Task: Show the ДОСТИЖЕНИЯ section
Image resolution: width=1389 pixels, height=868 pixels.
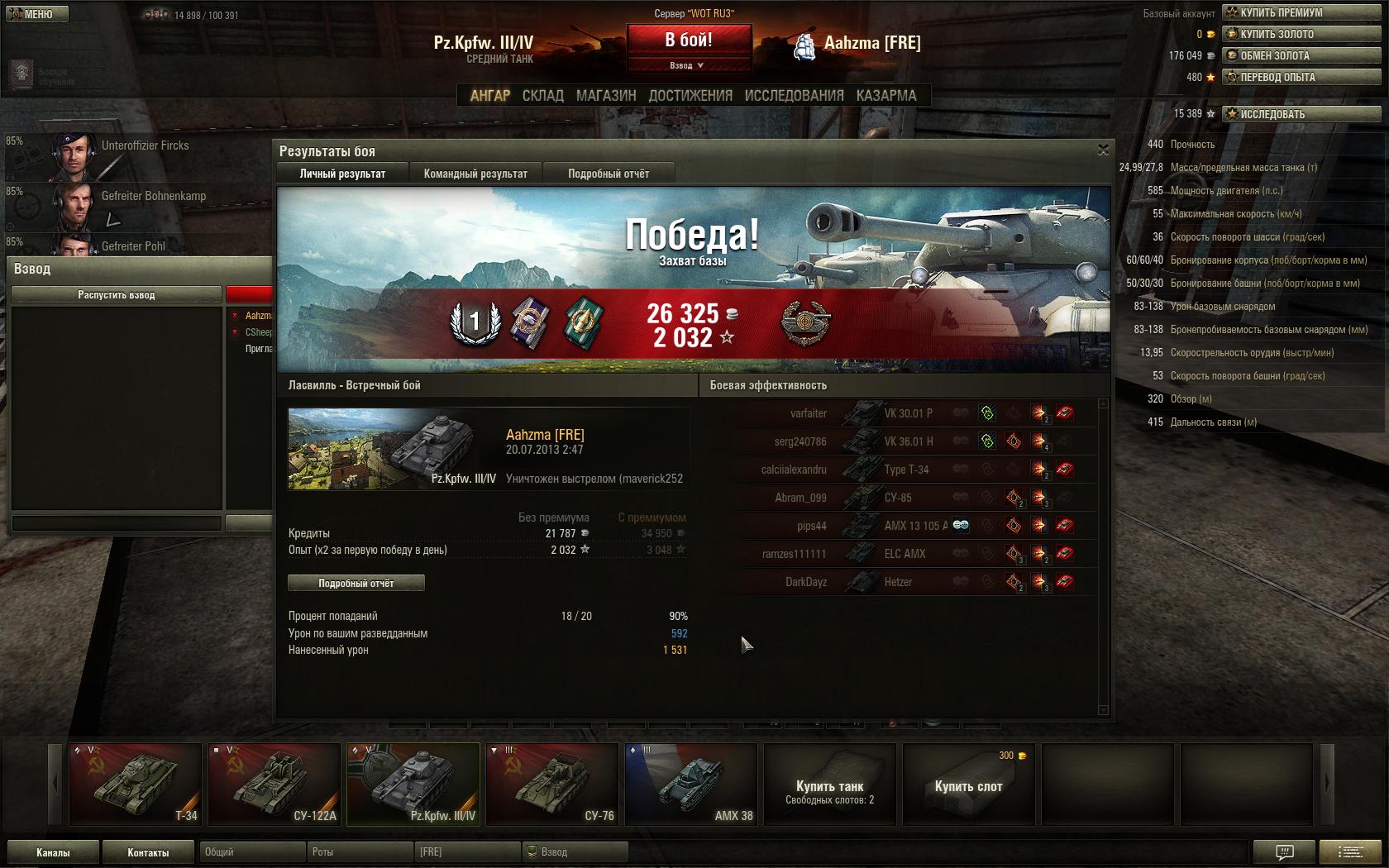Action: tap(690, 96)
